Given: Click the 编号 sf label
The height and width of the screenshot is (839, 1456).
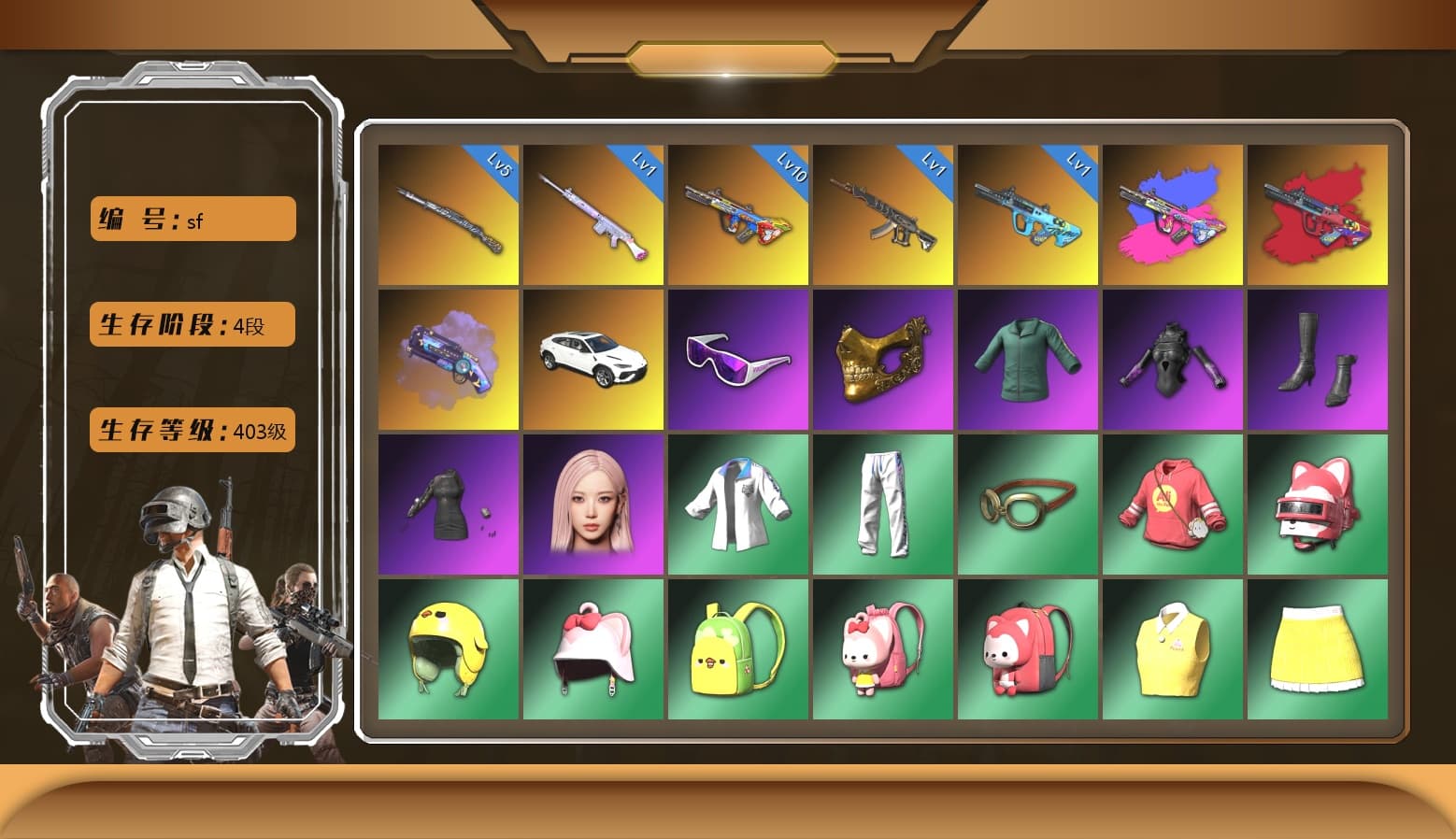Looking at the screenshot, I should coord(192,220).
